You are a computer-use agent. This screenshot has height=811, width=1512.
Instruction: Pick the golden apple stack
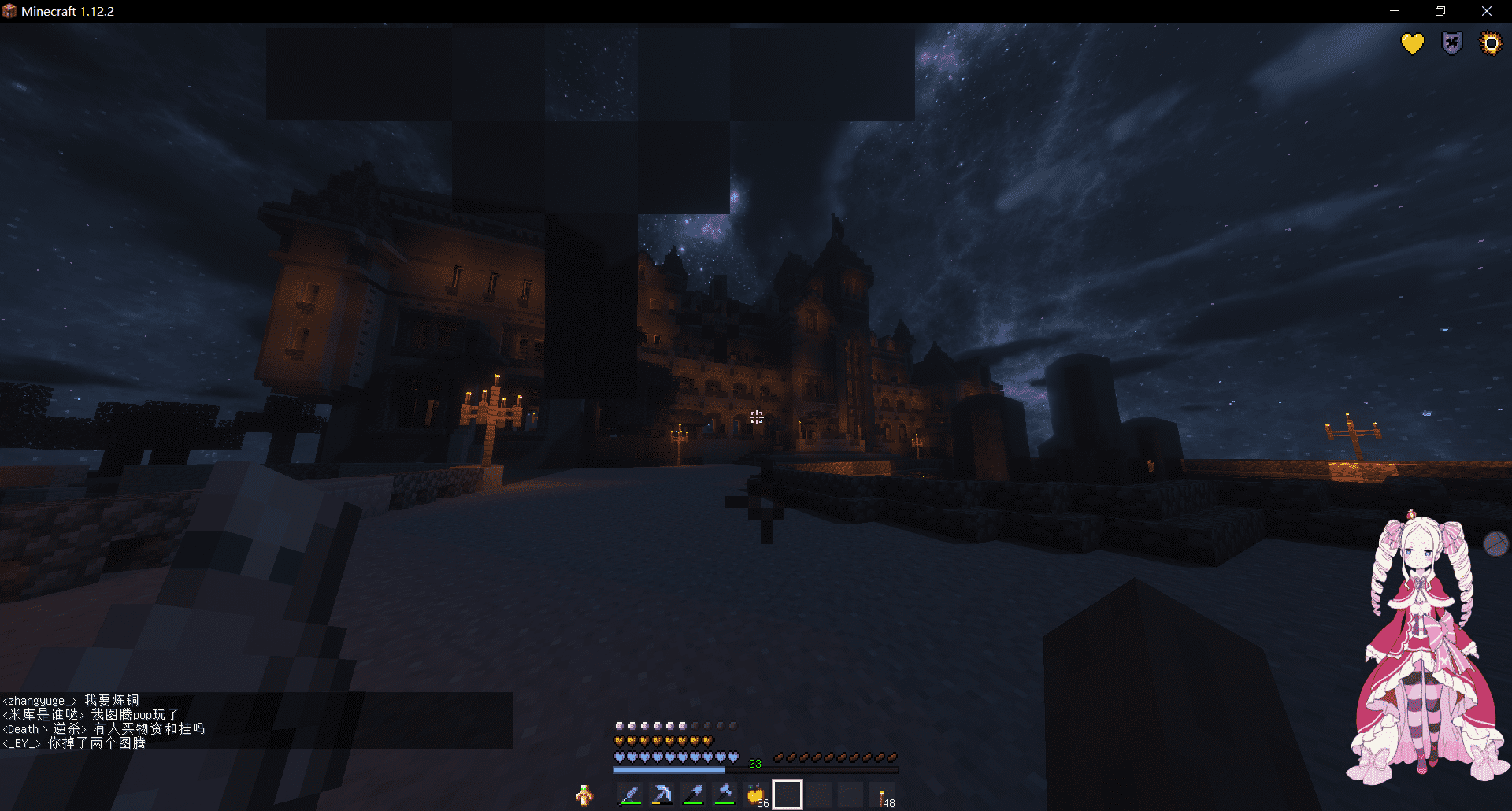pyautogui.click(x=756, y=795)
